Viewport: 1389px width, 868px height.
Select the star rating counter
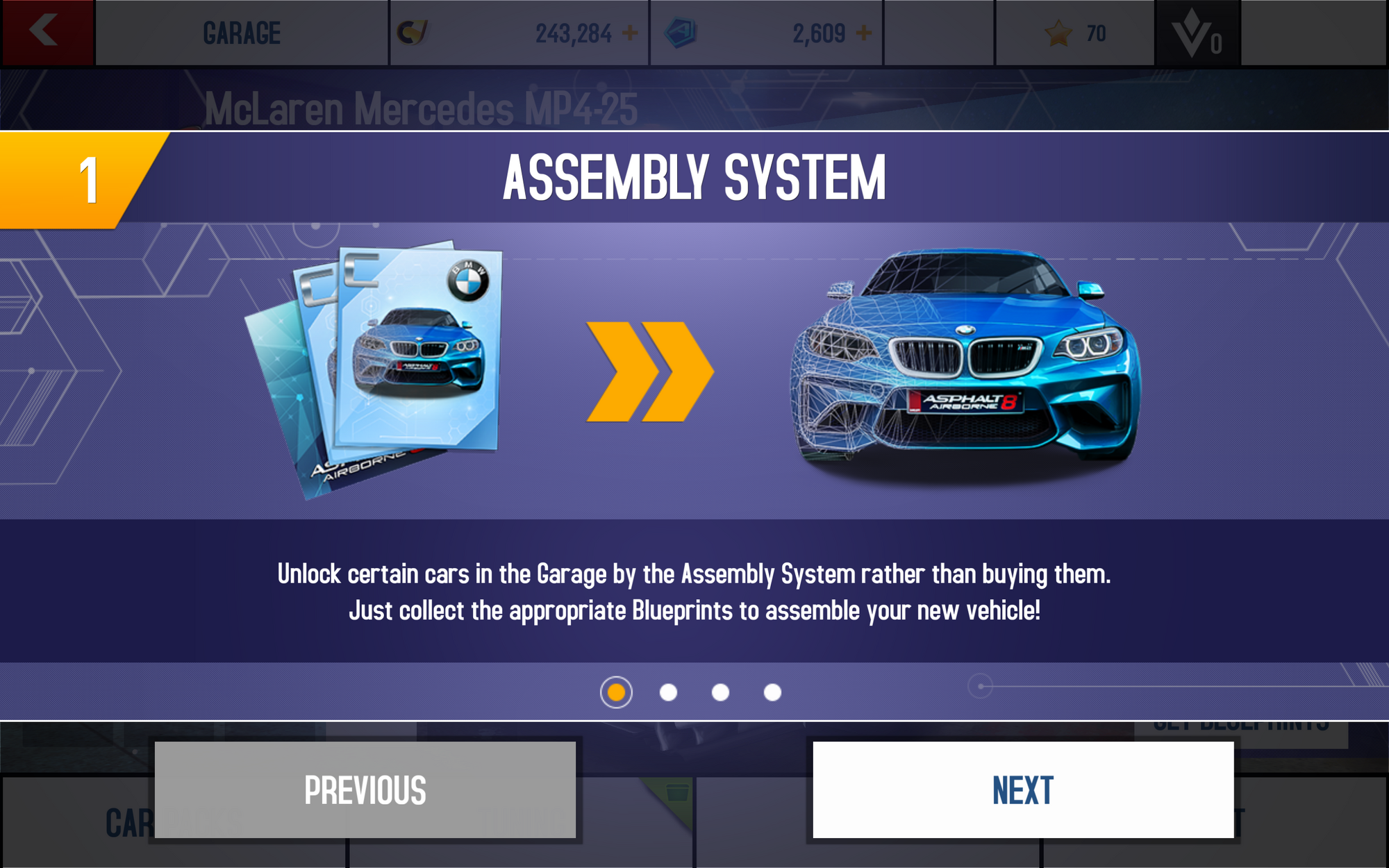(1074, 33)
